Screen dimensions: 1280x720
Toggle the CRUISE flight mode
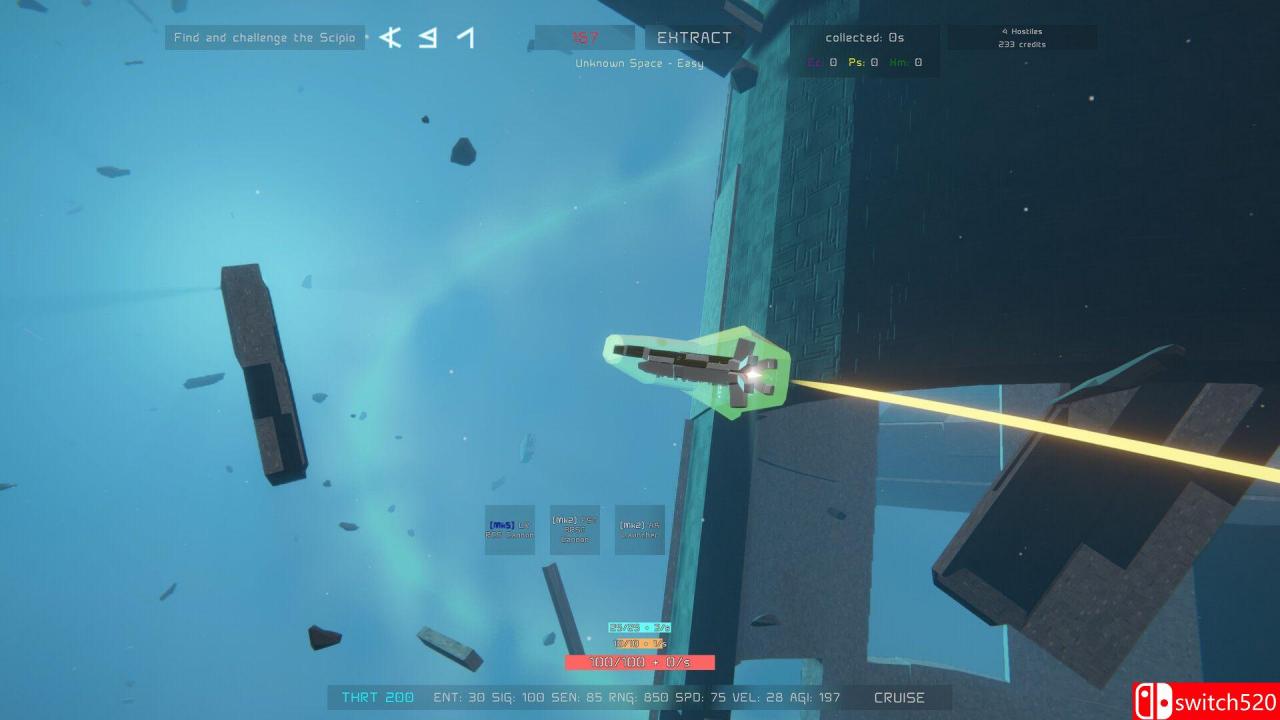[899, 697]
